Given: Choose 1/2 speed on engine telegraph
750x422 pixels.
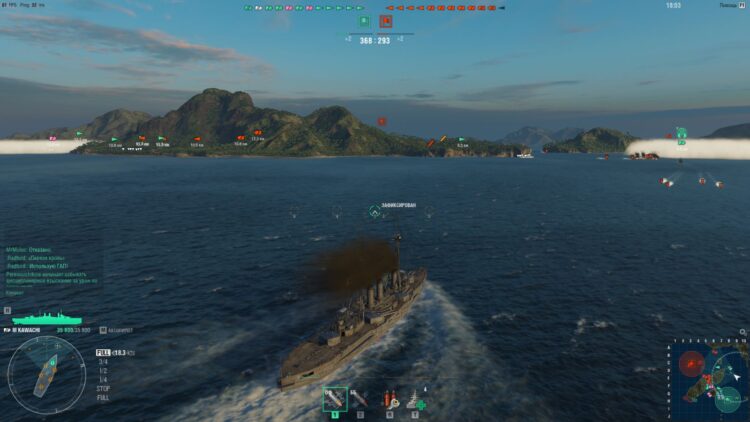Looking at the screenshot, I should click(x=102, y=370).
